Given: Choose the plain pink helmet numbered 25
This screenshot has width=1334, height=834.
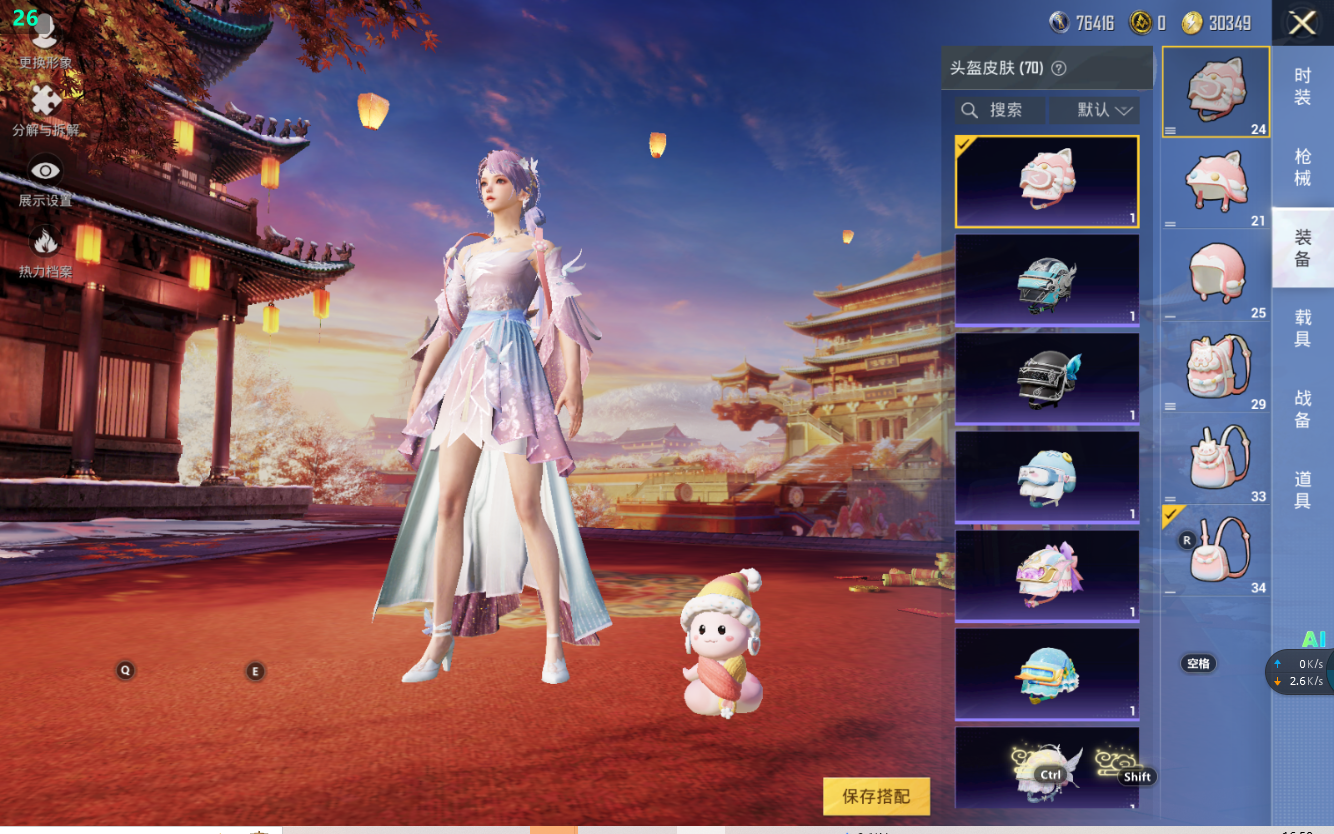Looking at the screenshot, I should pos(1216,275).
